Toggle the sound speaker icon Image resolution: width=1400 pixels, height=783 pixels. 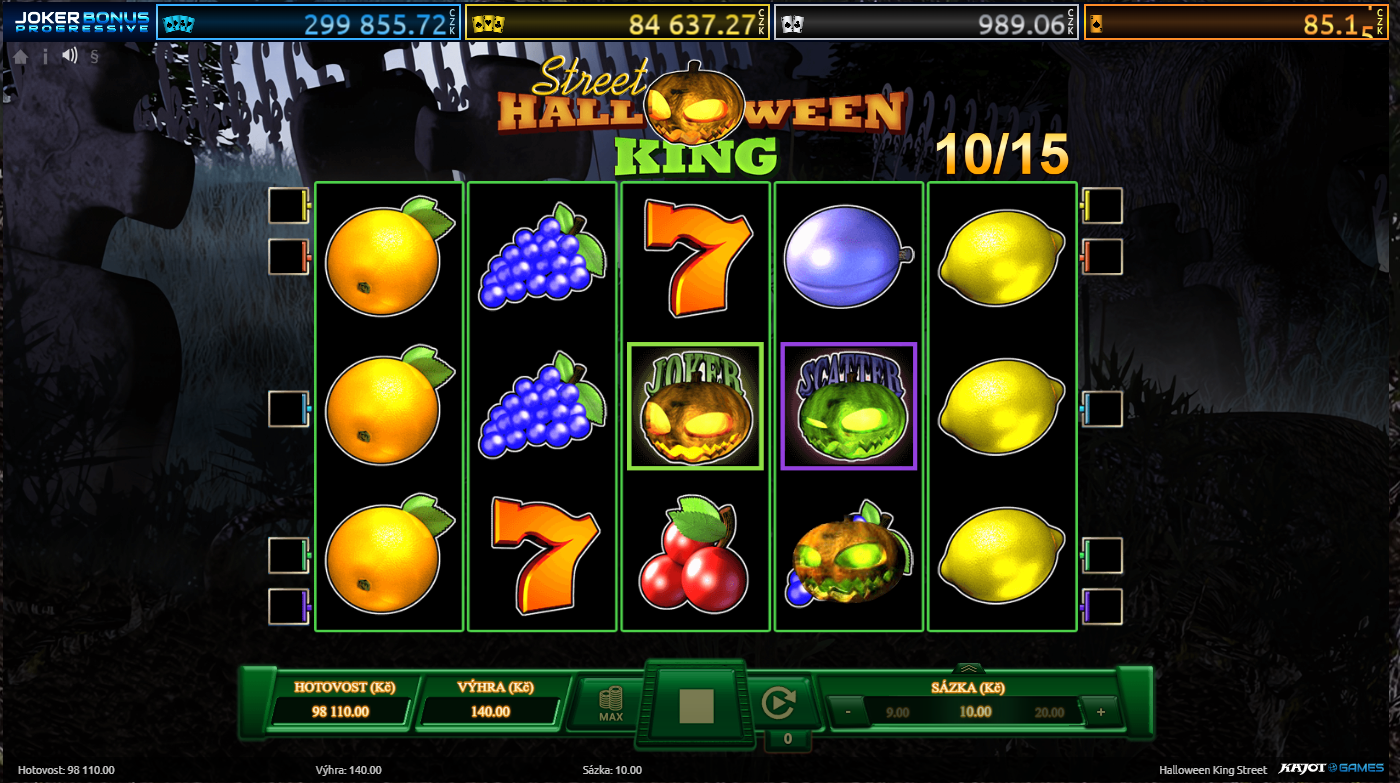[69, 56]
